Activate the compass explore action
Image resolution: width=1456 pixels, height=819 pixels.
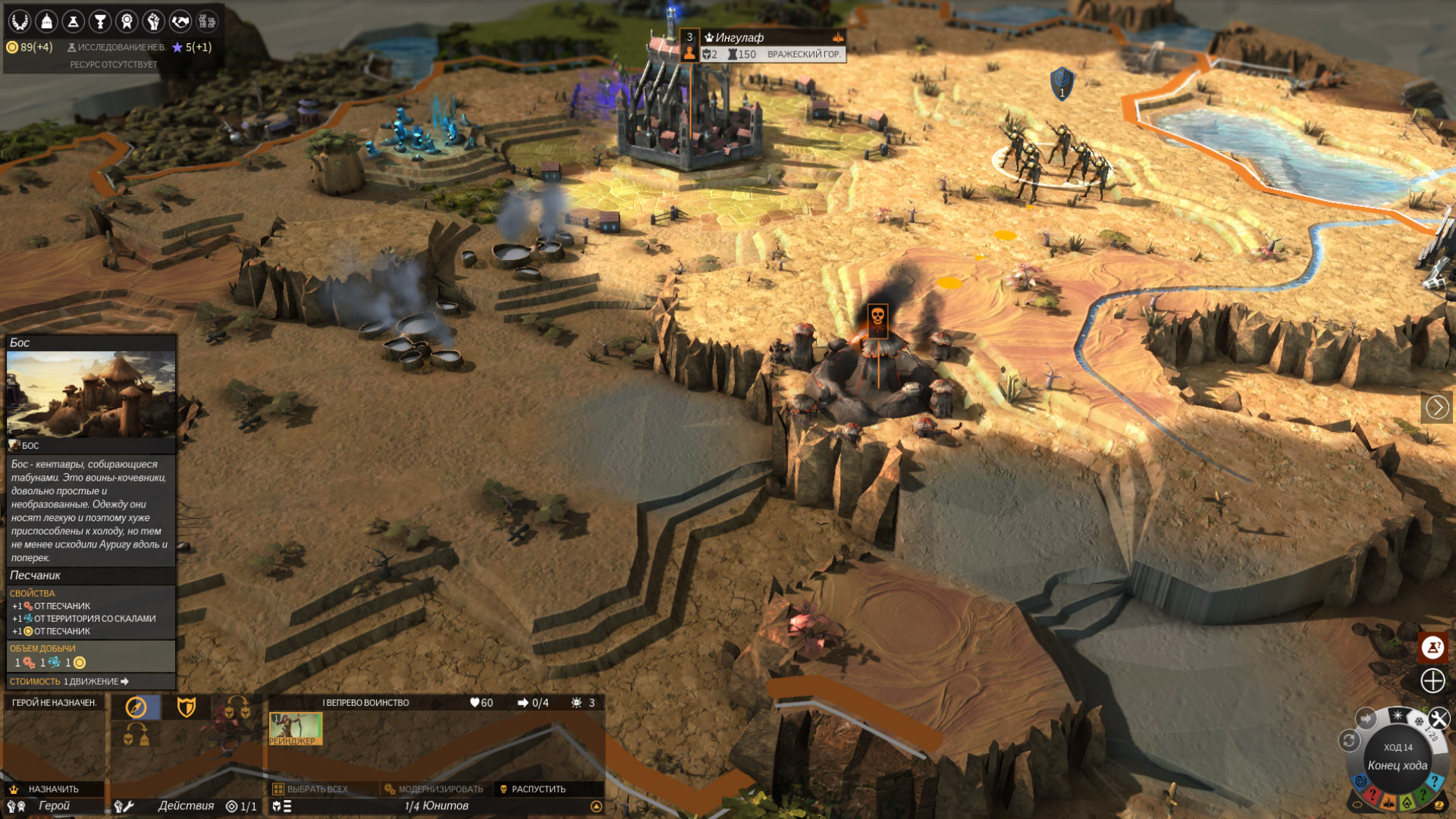(136, 708)
